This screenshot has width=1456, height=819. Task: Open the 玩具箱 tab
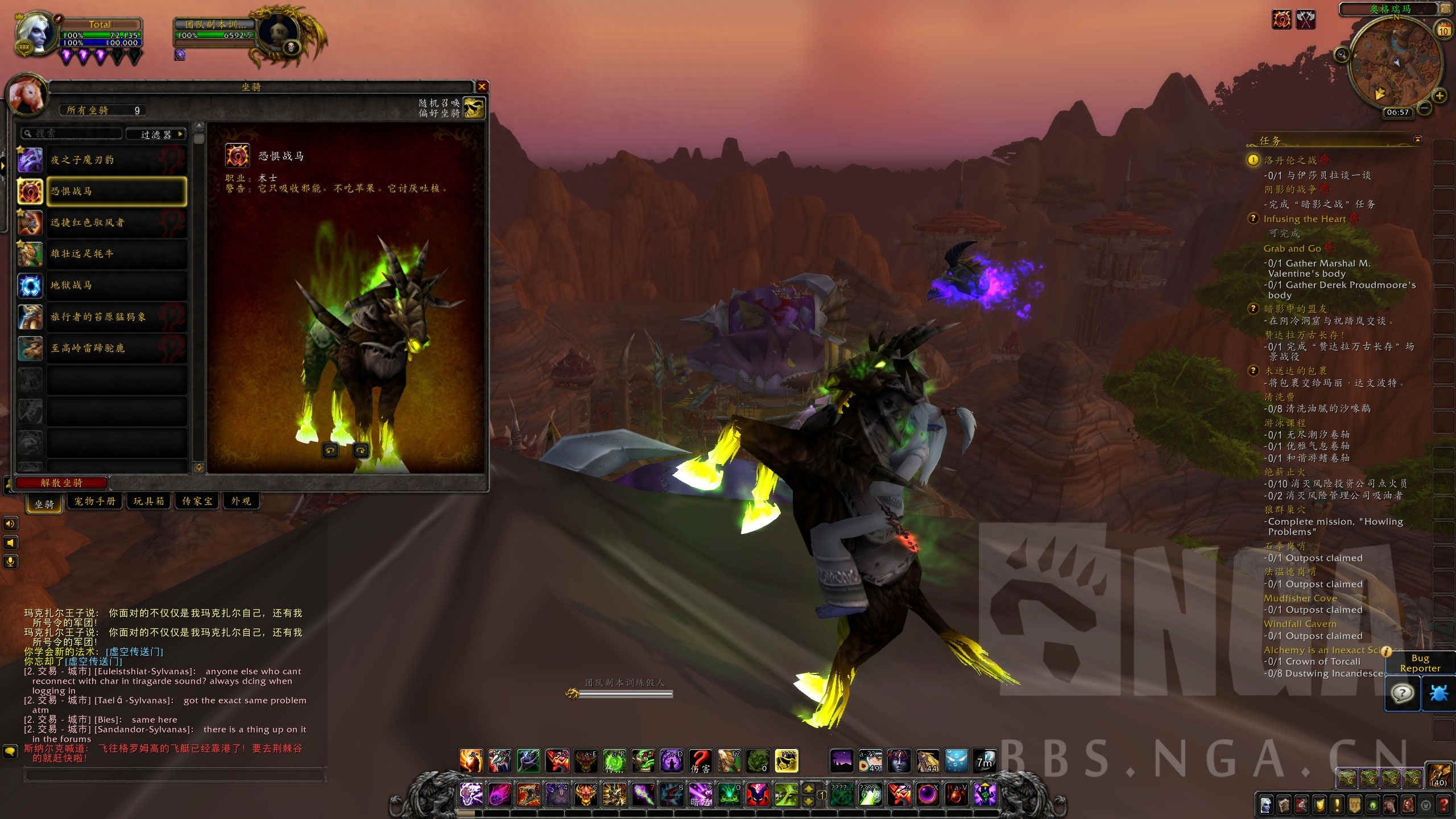148,501
